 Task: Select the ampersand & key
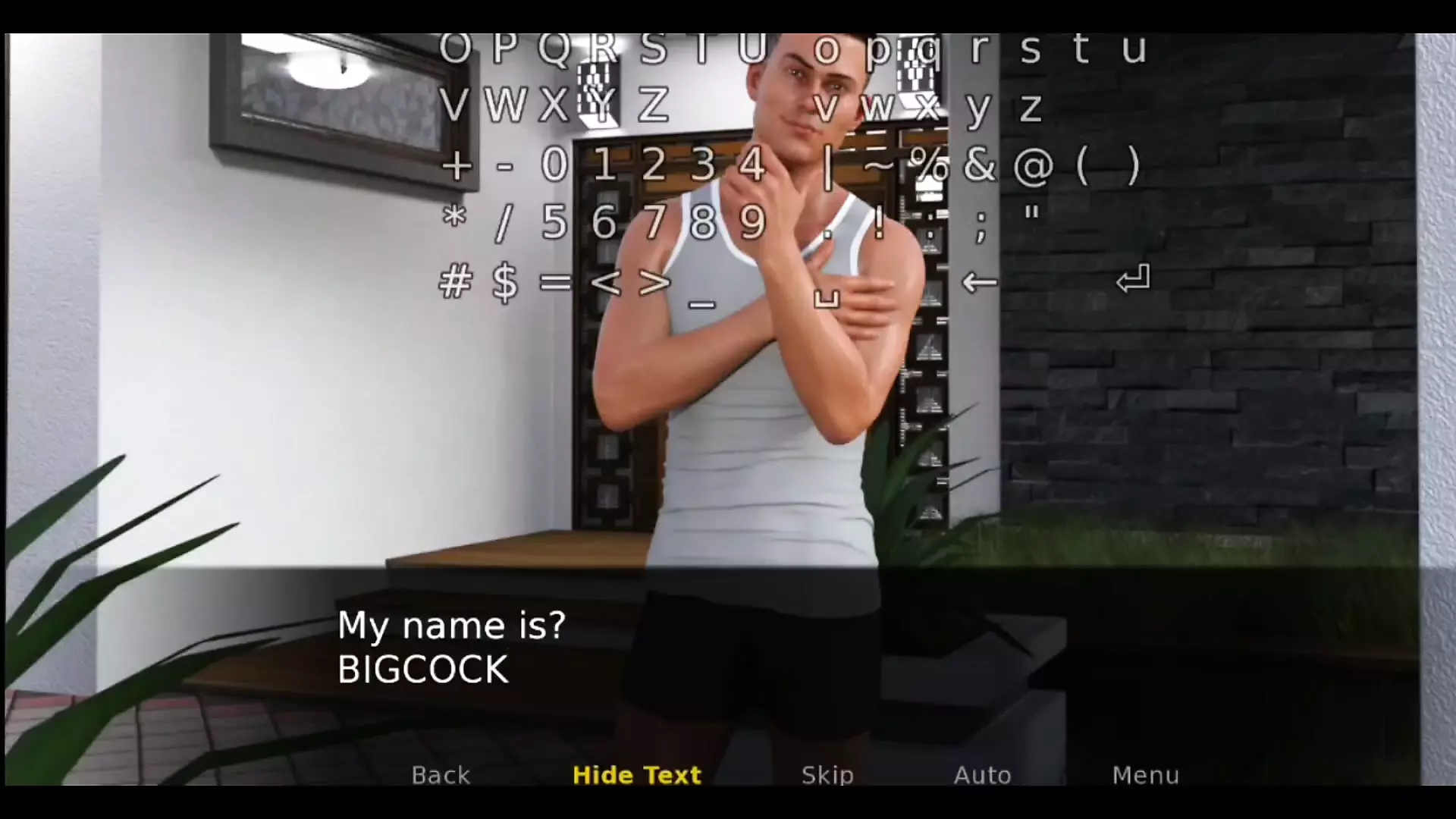click(x=980, y=165)
